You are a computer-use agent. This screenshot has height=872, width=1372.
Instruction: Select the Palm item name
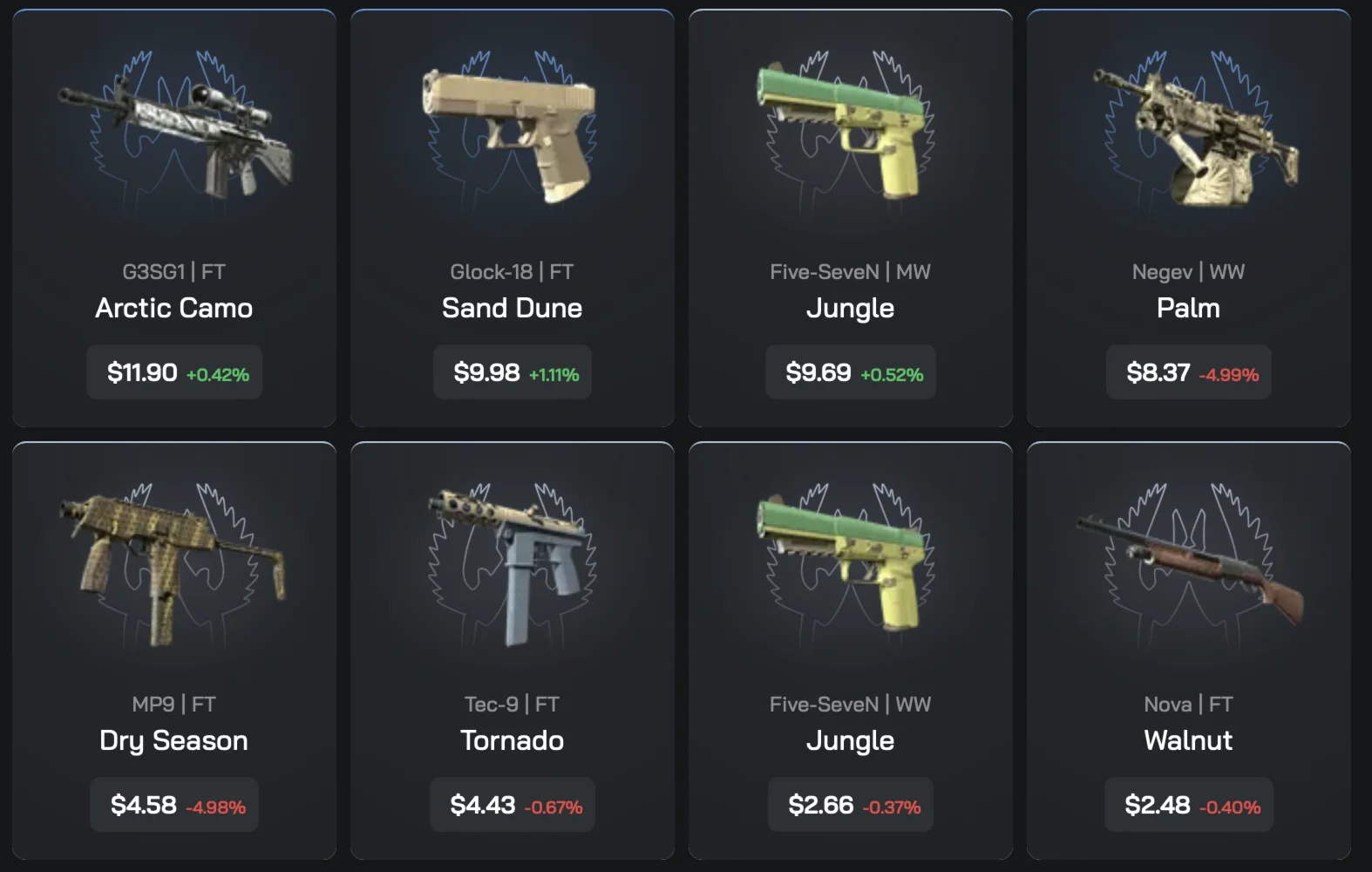point(1187,308)
